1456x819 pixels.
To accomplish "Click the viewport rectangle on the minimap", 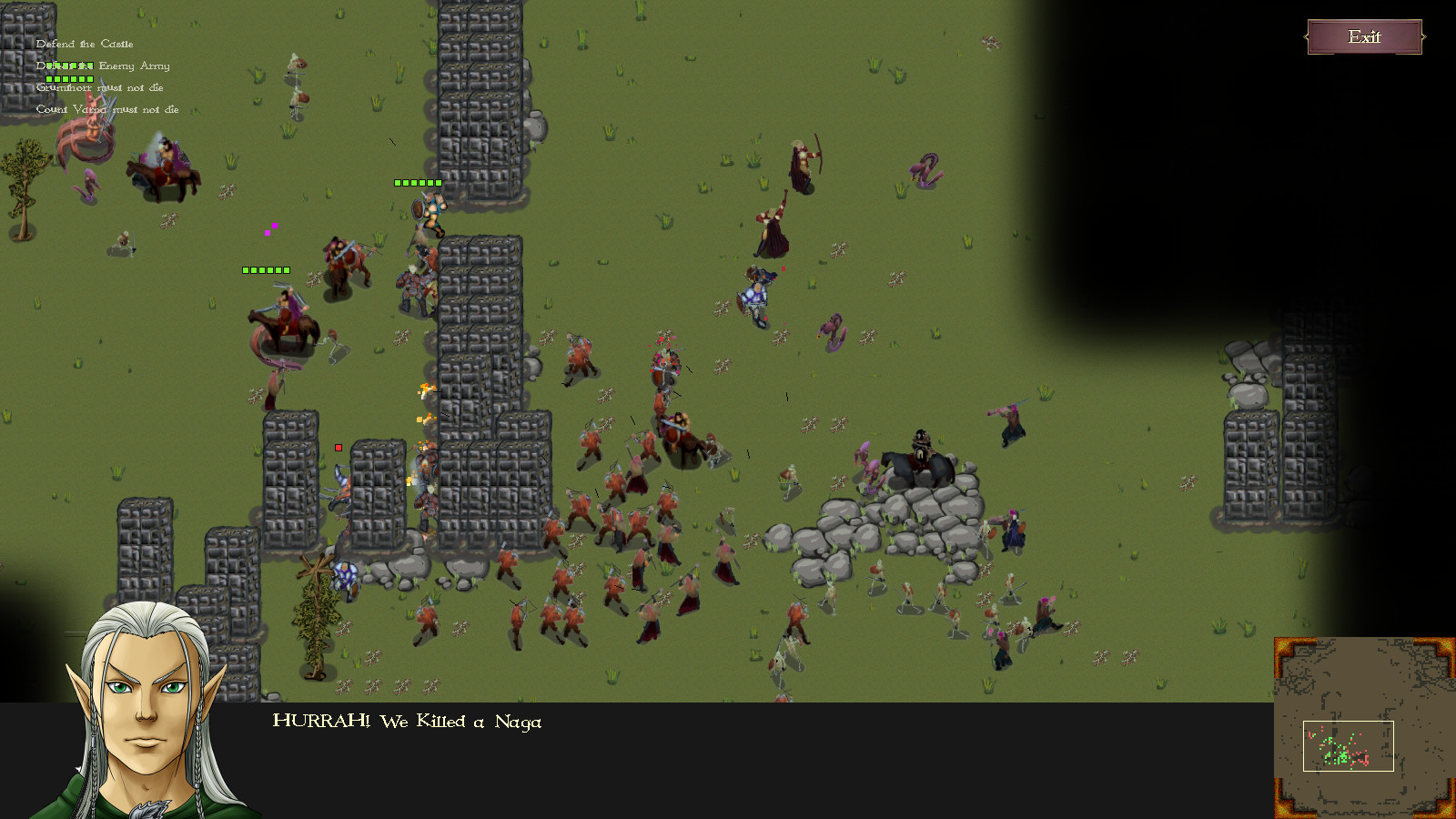I will pos(1347,744).
